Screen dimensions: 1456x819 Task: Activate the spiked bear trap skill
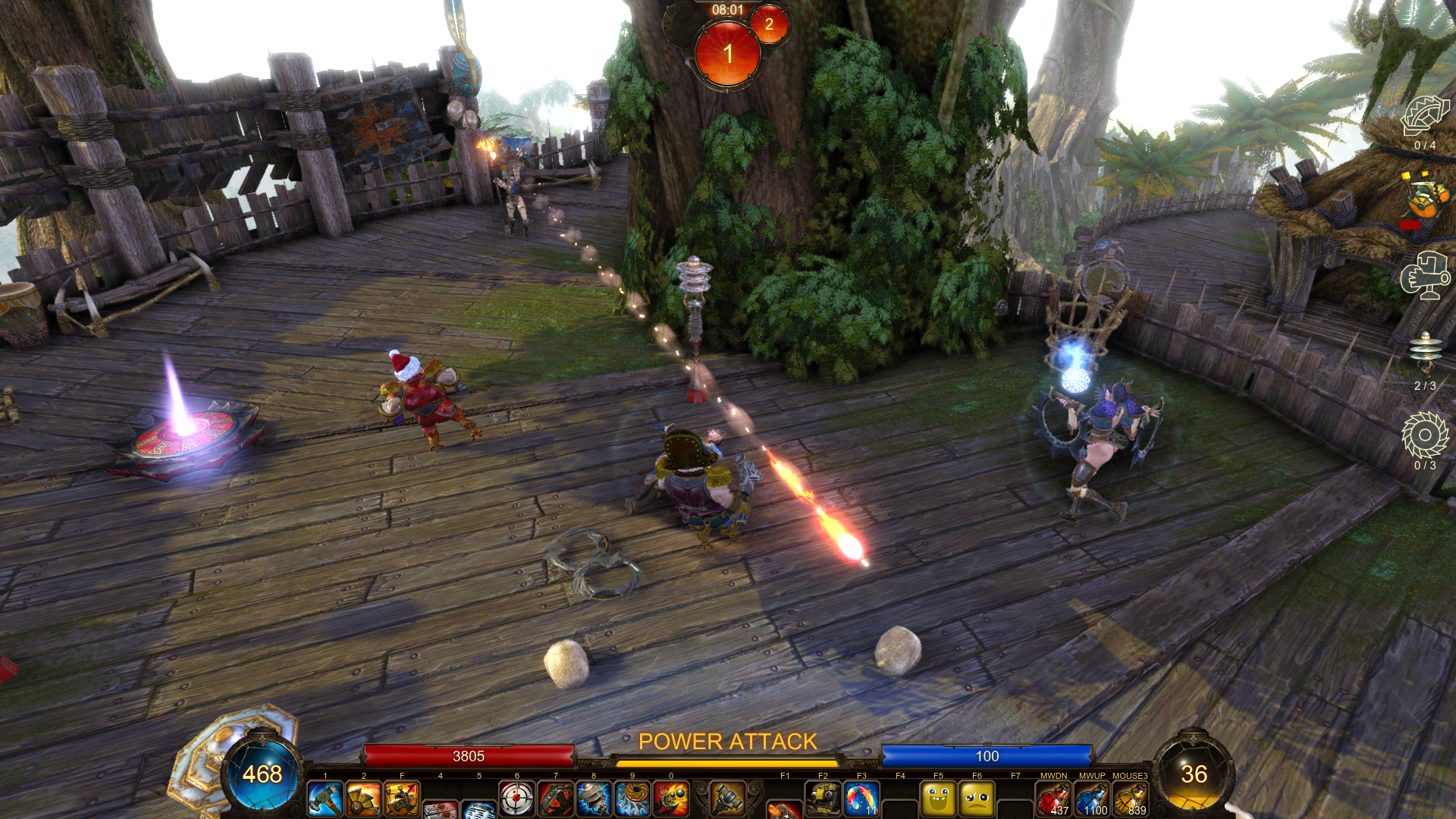click(556, 799)
